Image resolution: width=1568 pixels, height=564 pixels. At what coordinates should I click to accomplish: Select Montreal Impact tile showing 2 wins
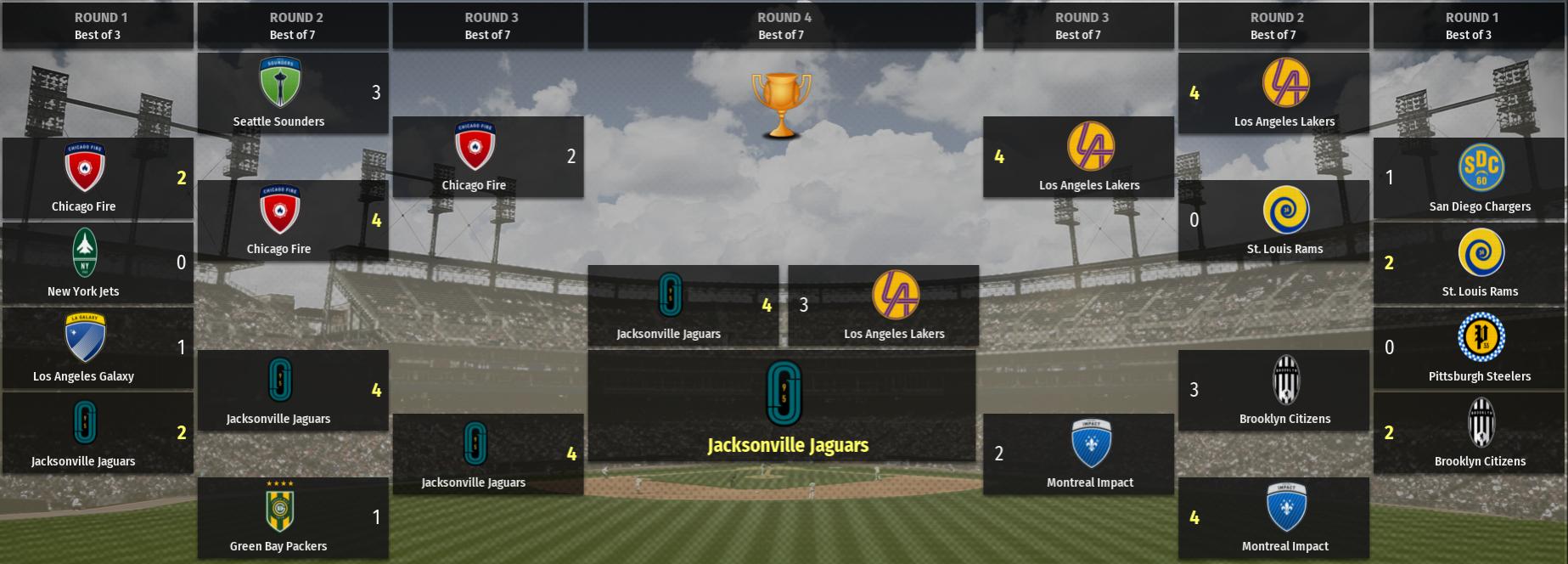[x=1078, y=454]
